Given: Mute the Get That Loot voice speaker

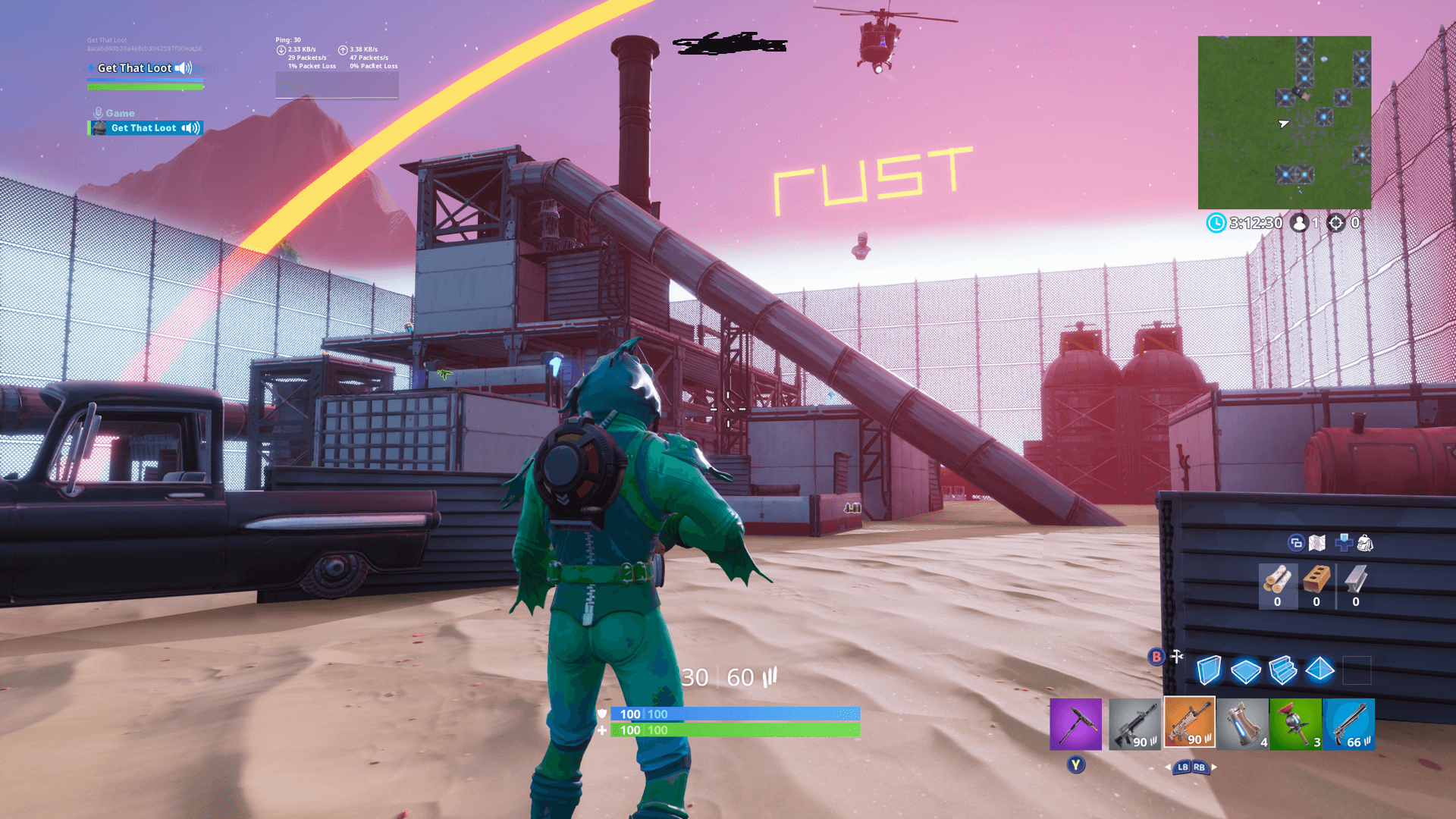Looking at the screenshot, I should point(183,68).
